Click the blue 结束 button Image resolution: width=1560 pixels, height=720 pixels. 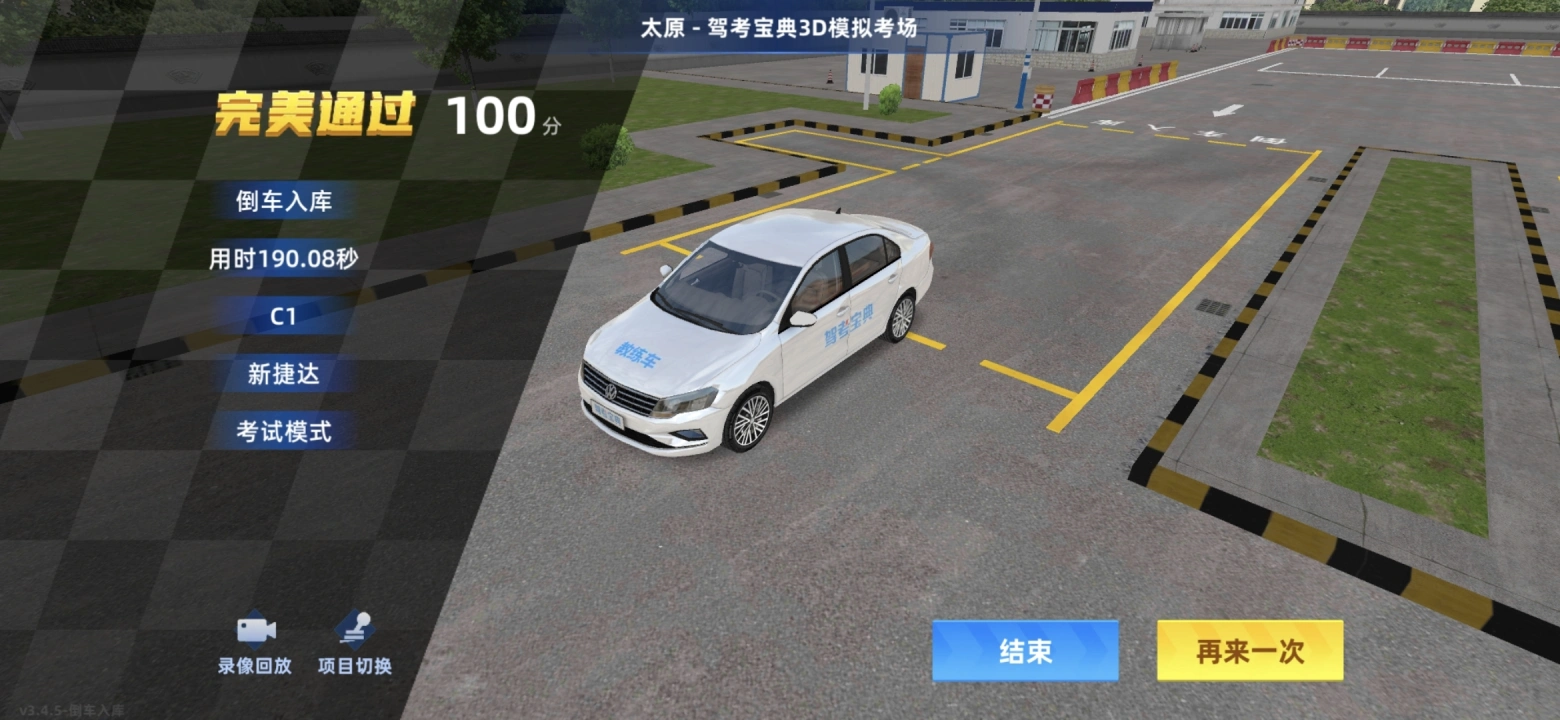coord(1025,651)
